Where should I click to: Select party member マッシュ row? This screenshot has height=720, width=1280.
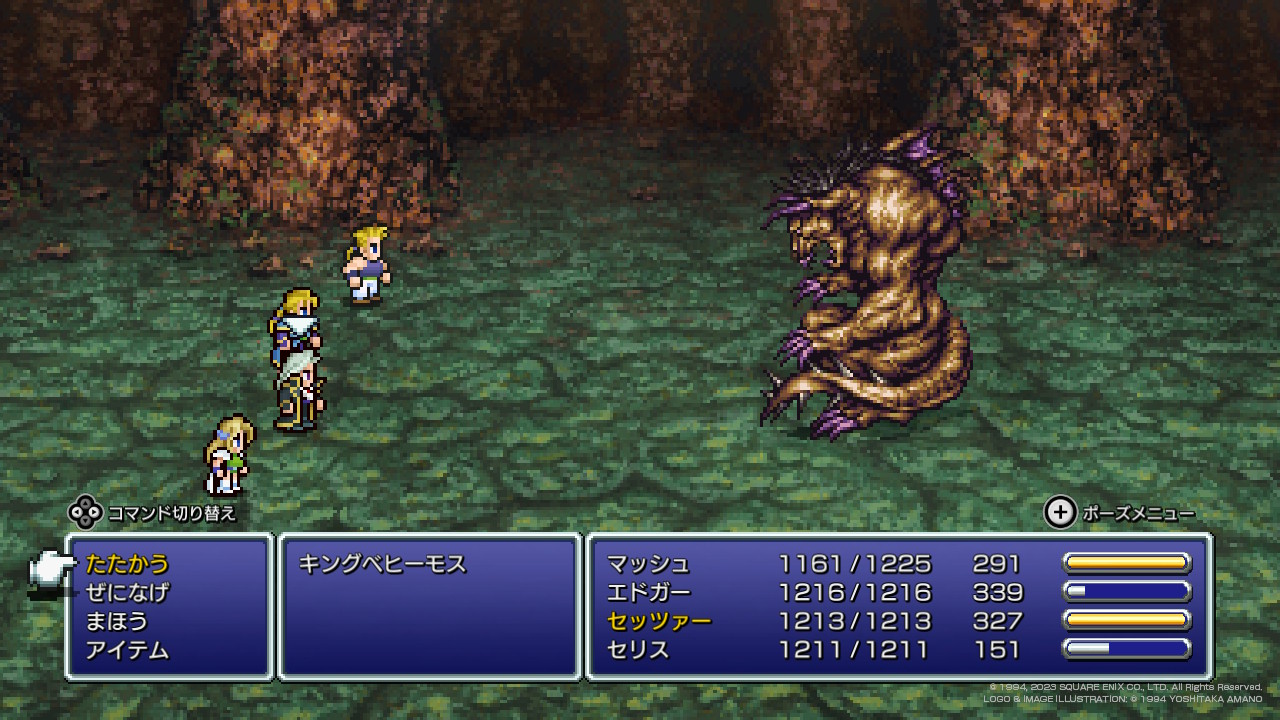(x=648, y=564)
